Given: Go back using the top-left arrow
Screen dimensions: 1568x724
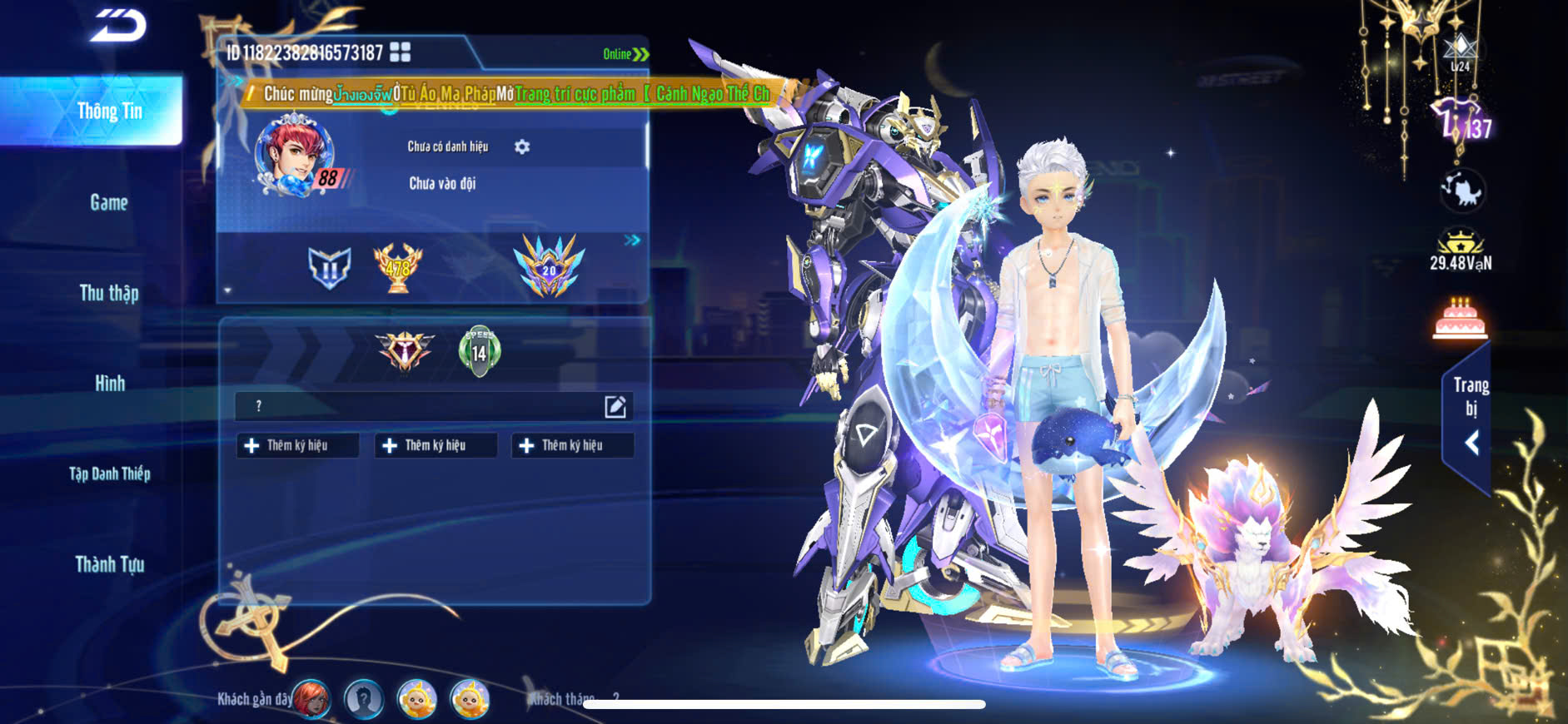Looking at the screenshot, I should (118, 25).
